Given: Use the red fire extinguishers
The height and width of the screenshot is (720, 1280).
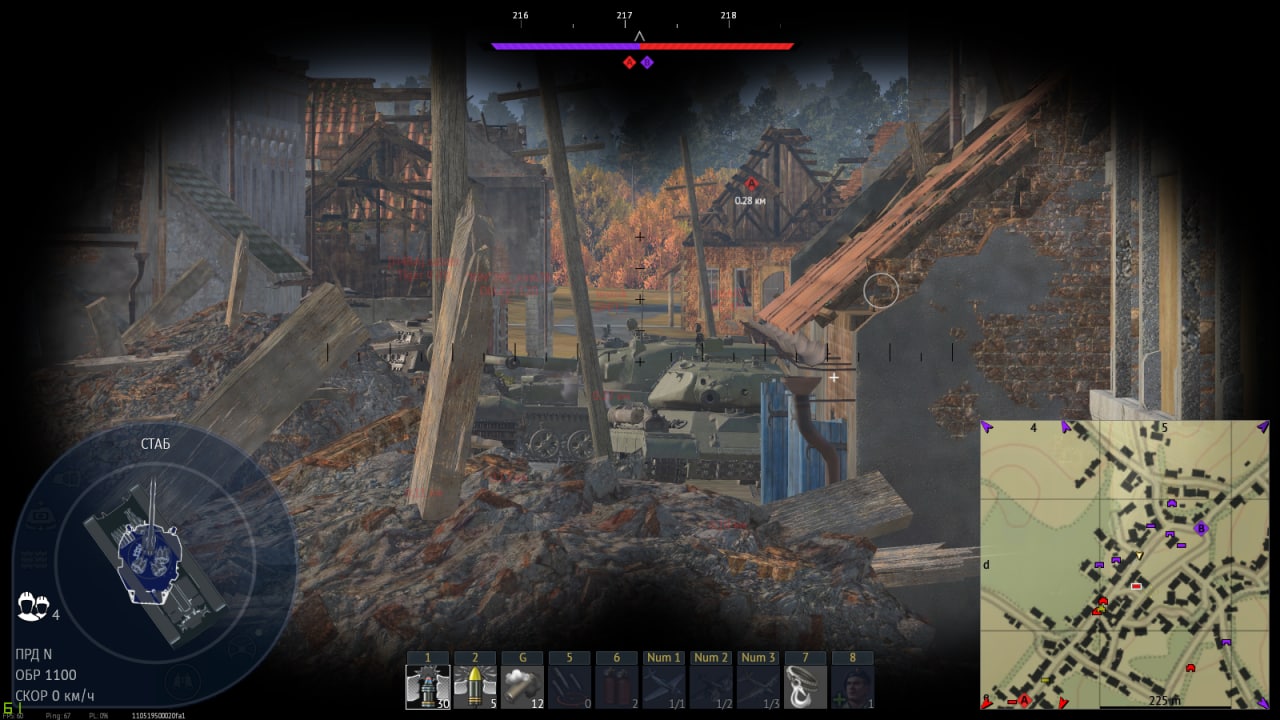Looking at the screenshot, I should tap(616, 687).
